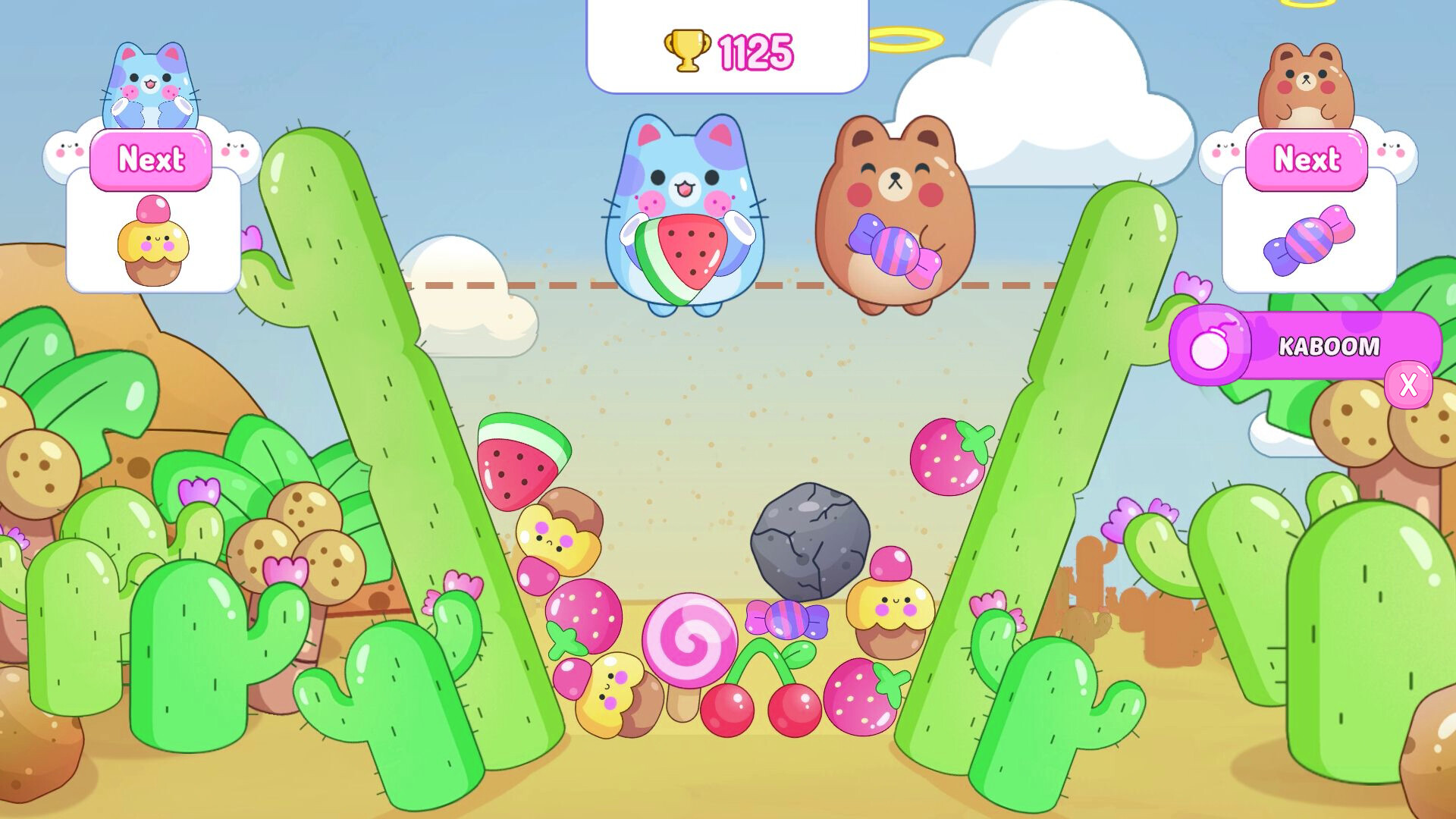Tap the smiling cloud under the left Next panel
The height and width of the screenshot is (819, 1456).
point(67,146)
